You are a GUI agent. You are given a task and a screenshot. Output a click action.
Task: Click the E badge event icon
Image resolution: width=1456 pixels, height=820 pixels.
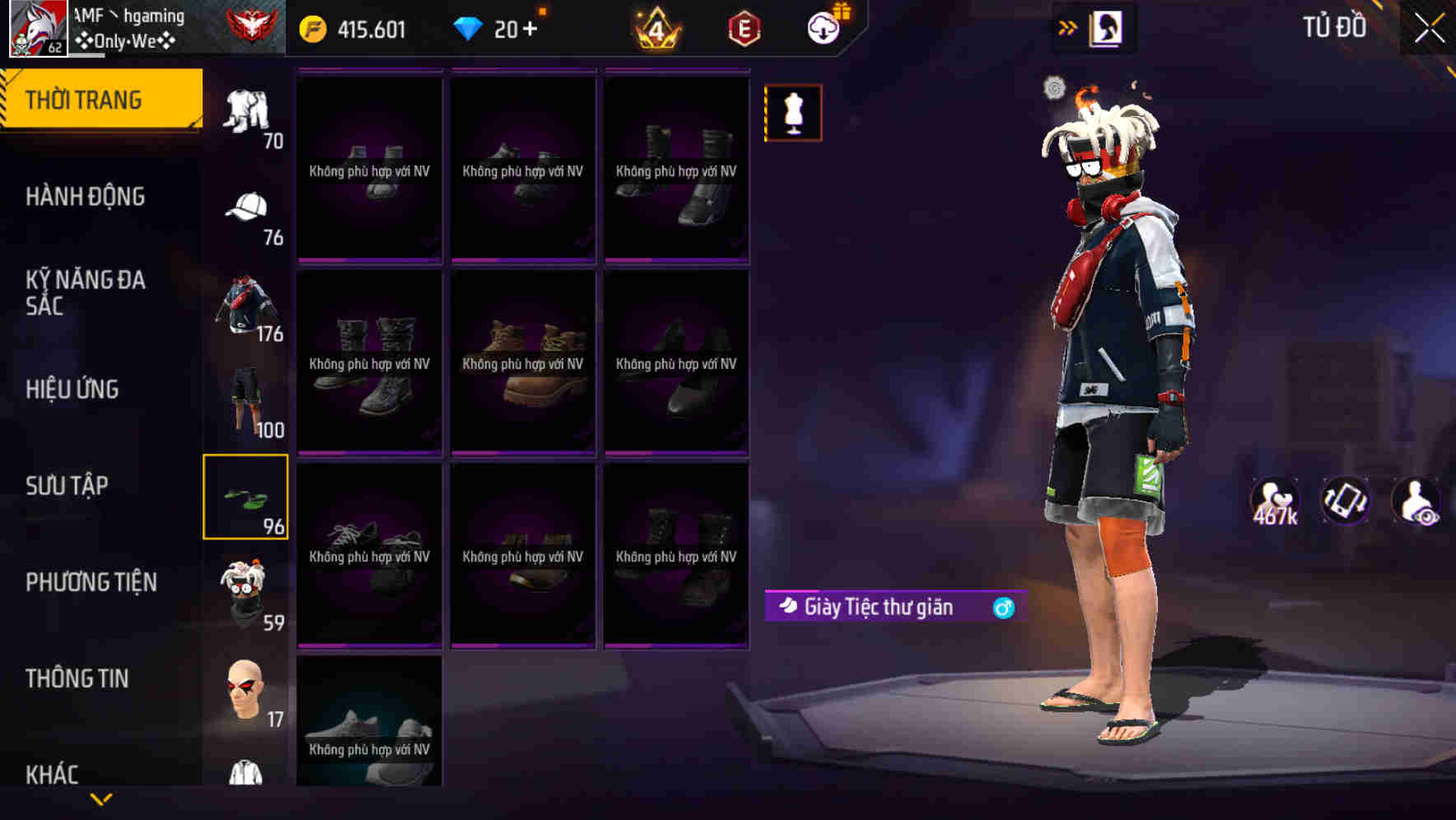744,27
